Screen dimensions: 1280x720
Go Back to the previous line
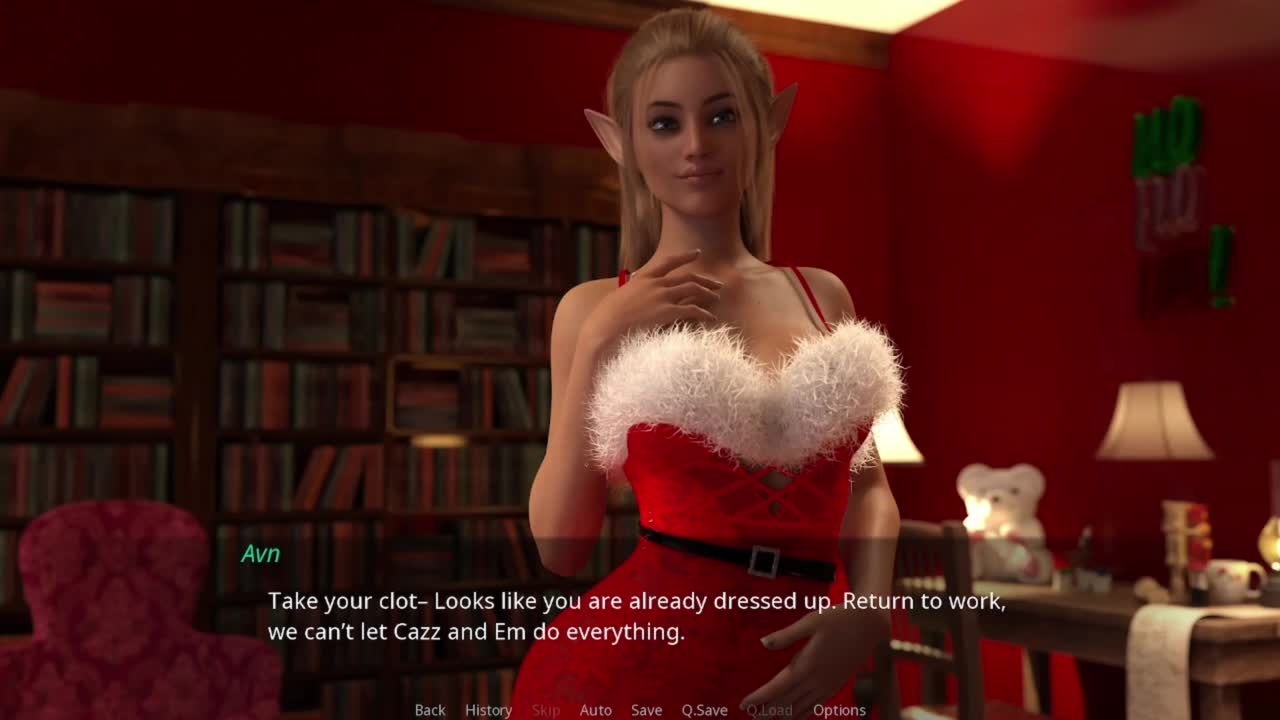click(x=430, y=710)
